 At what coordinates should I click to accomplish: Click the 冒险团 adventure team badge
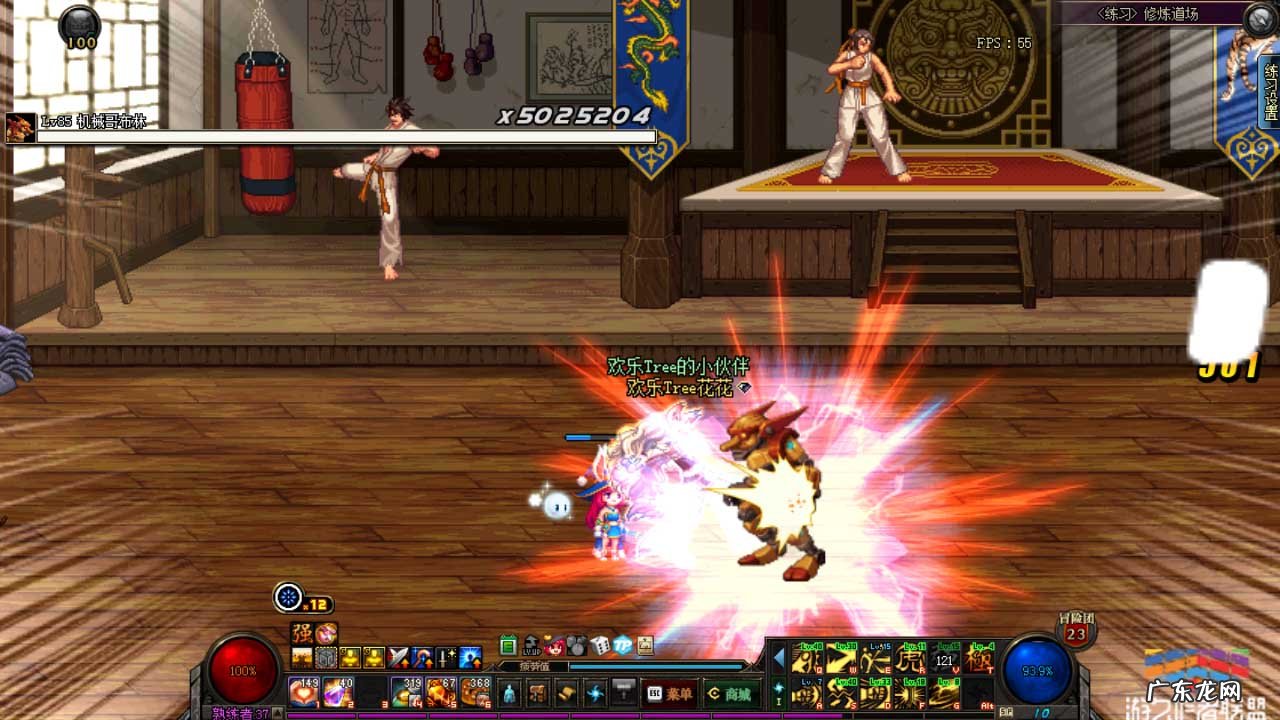(x=1076, y=632)
